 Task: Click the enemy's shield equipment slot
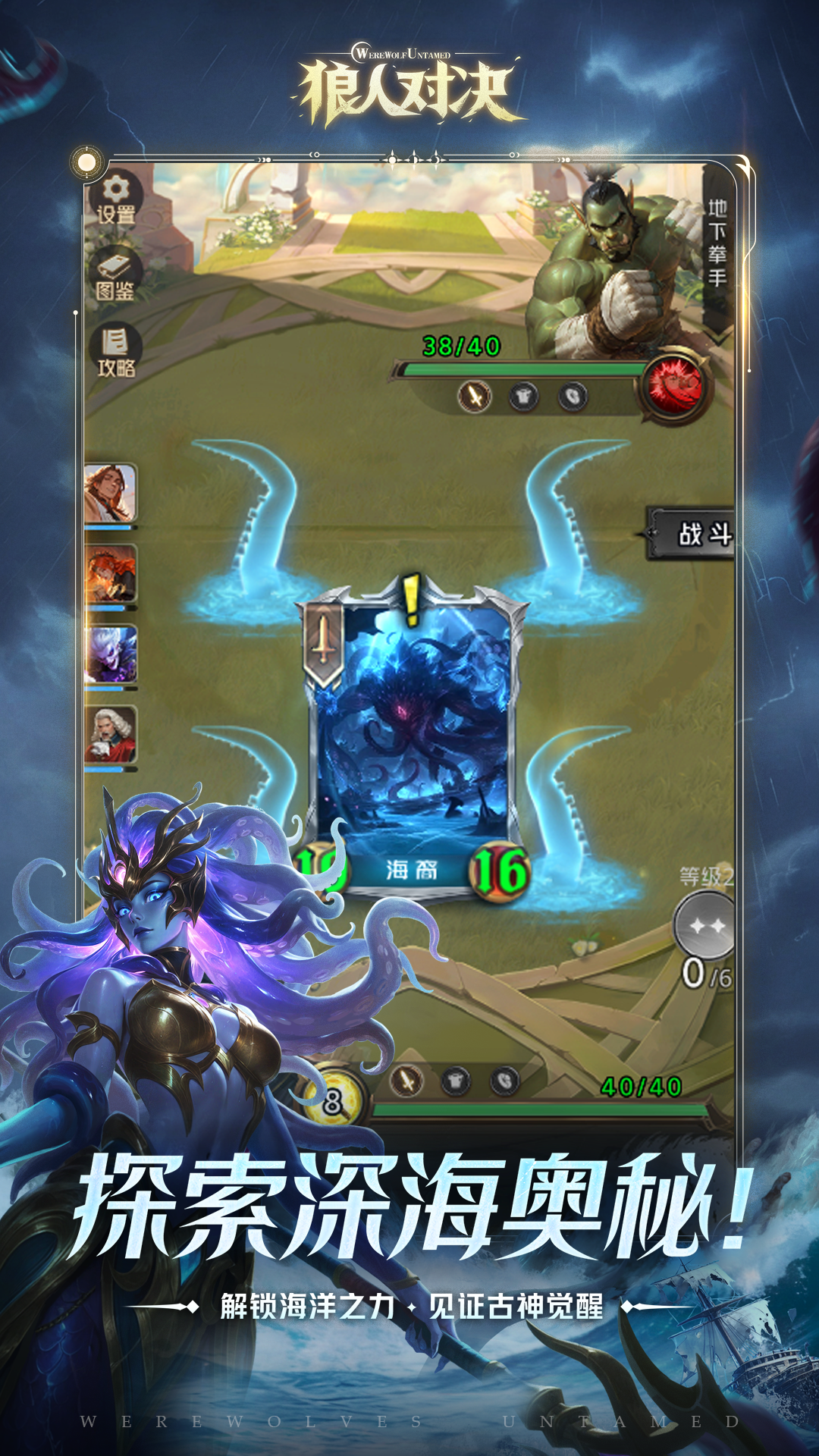pyautogui.click(x=573, y=396)
